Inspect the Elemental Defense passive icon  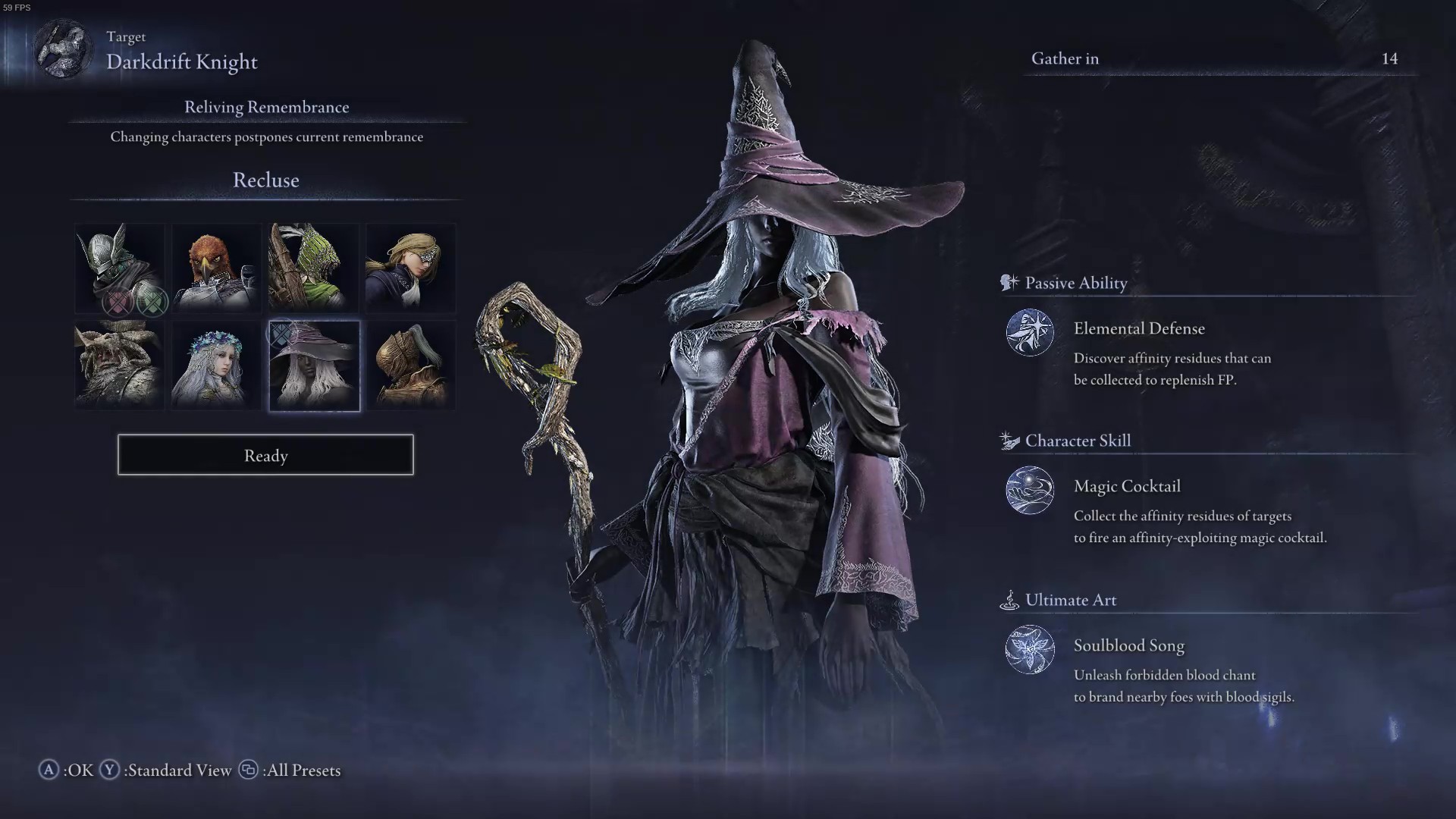coord(1030,332)
